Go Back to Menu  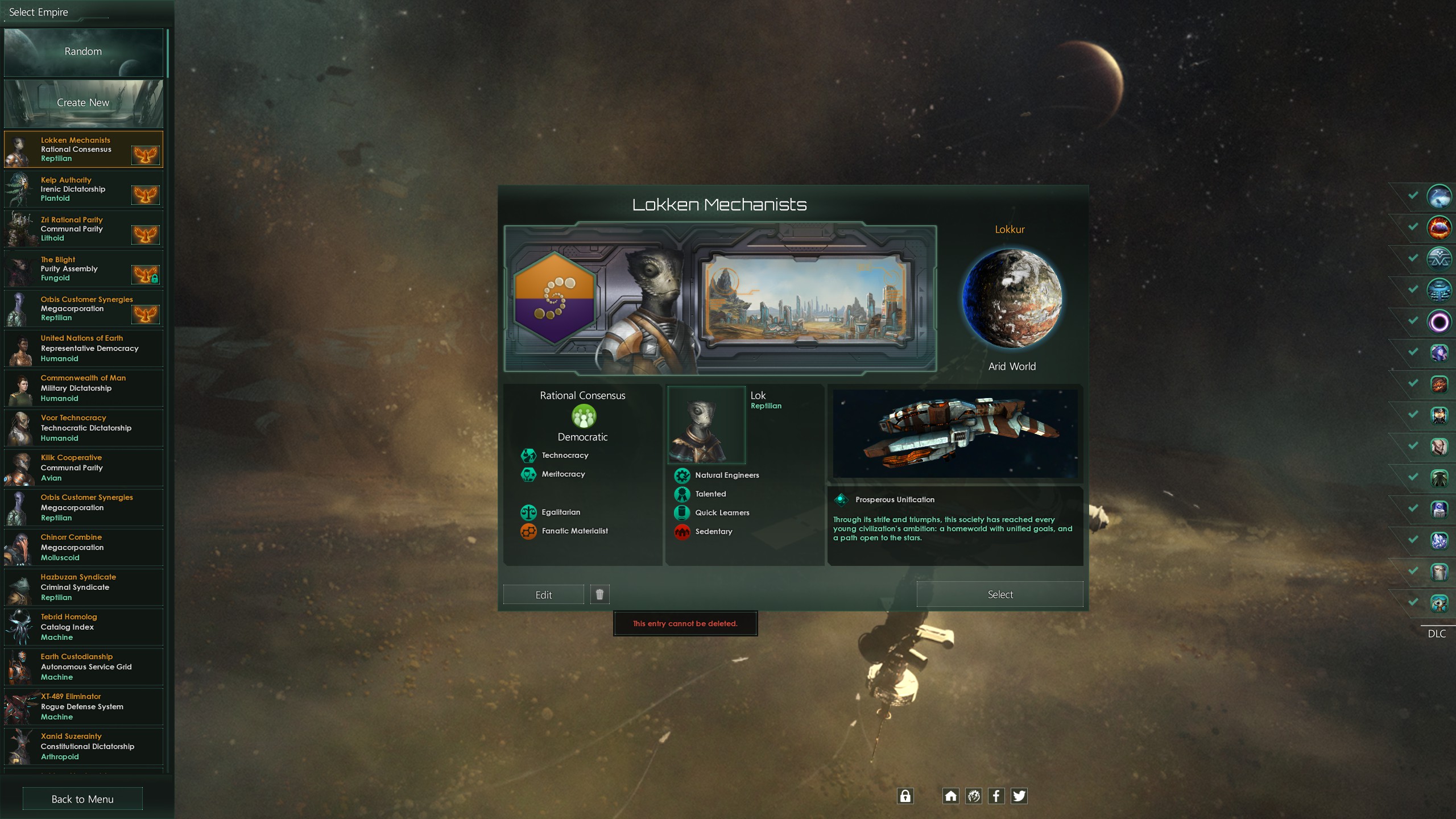tap(82, 799)
